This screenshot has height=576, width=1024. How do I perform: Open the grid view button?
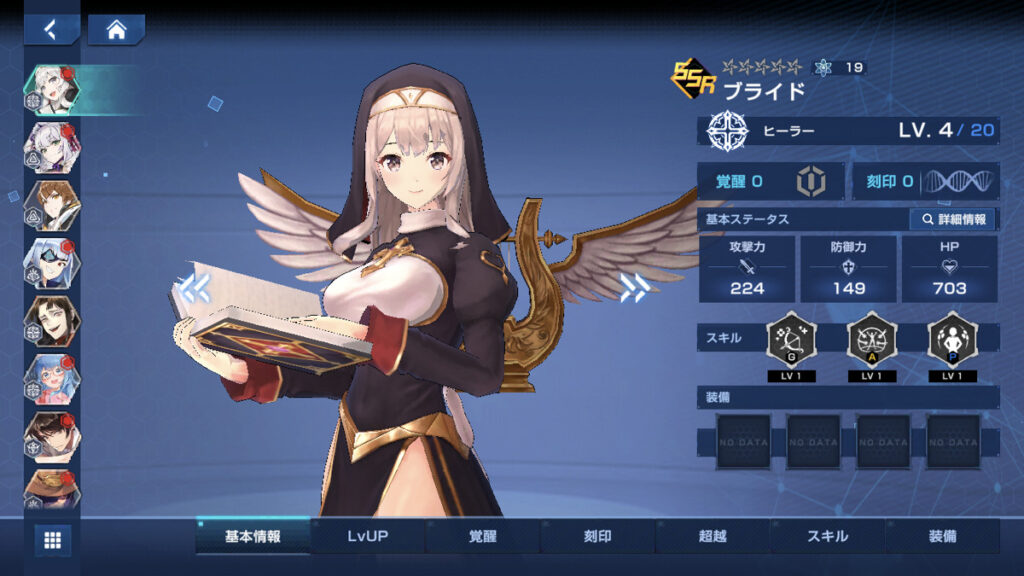[53, 540]
